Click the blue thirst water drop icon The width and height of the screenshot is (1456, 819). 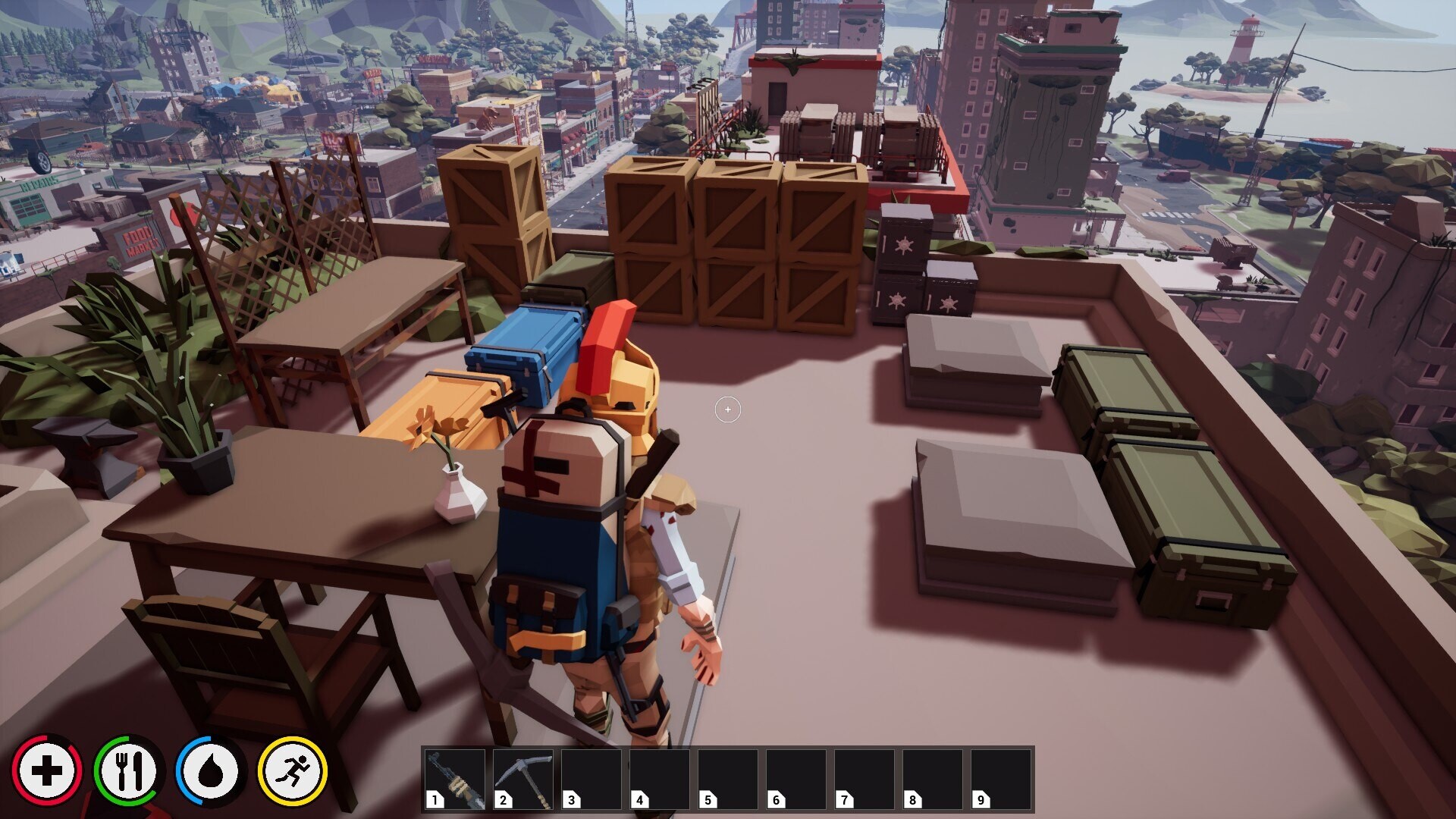(x=211, y=769)
